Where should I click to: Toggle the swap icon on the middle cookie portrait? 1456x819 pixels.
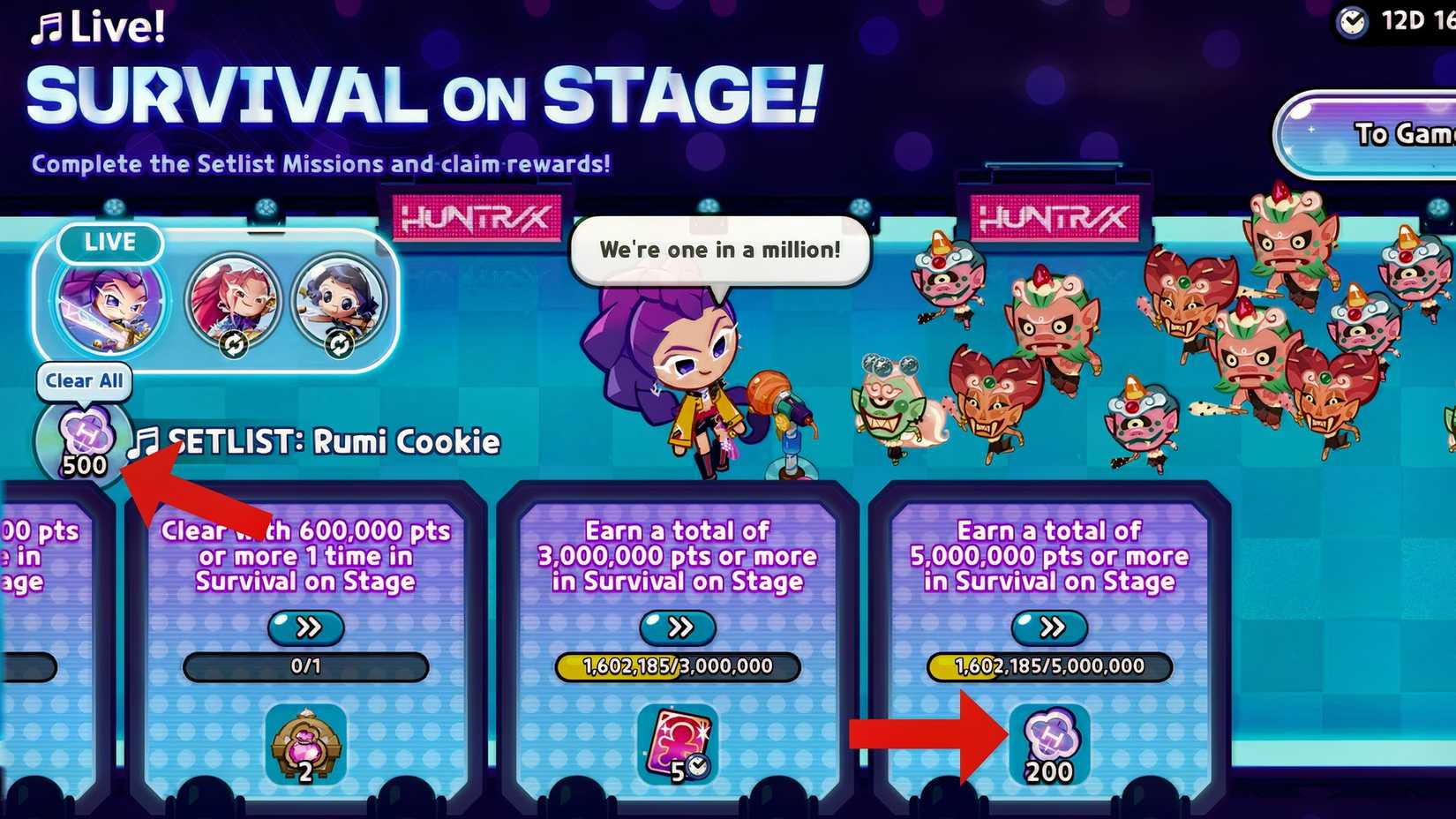tap(234, 344)
